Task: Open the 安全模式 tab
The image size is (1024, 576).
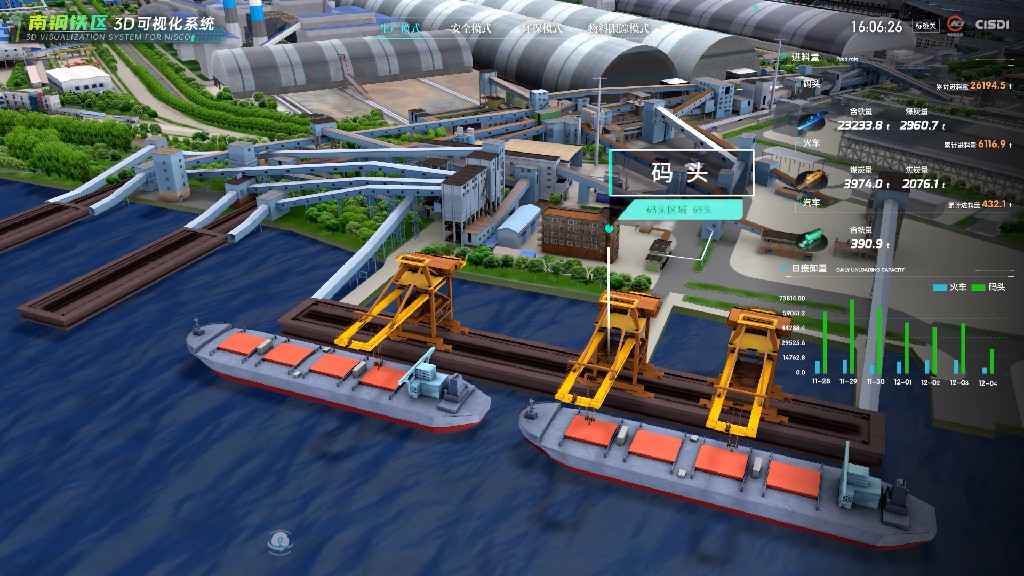Action: (470, 28)
